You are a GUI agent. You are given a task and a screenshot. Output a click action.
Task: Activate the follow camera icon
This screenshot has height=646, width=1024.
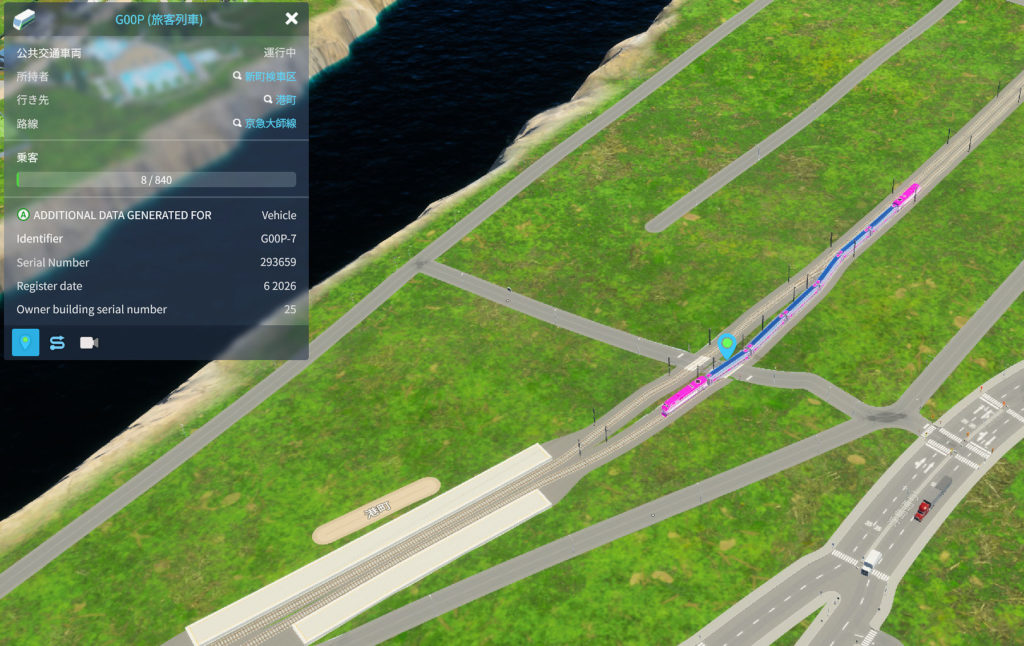click(x=89, y=343)
